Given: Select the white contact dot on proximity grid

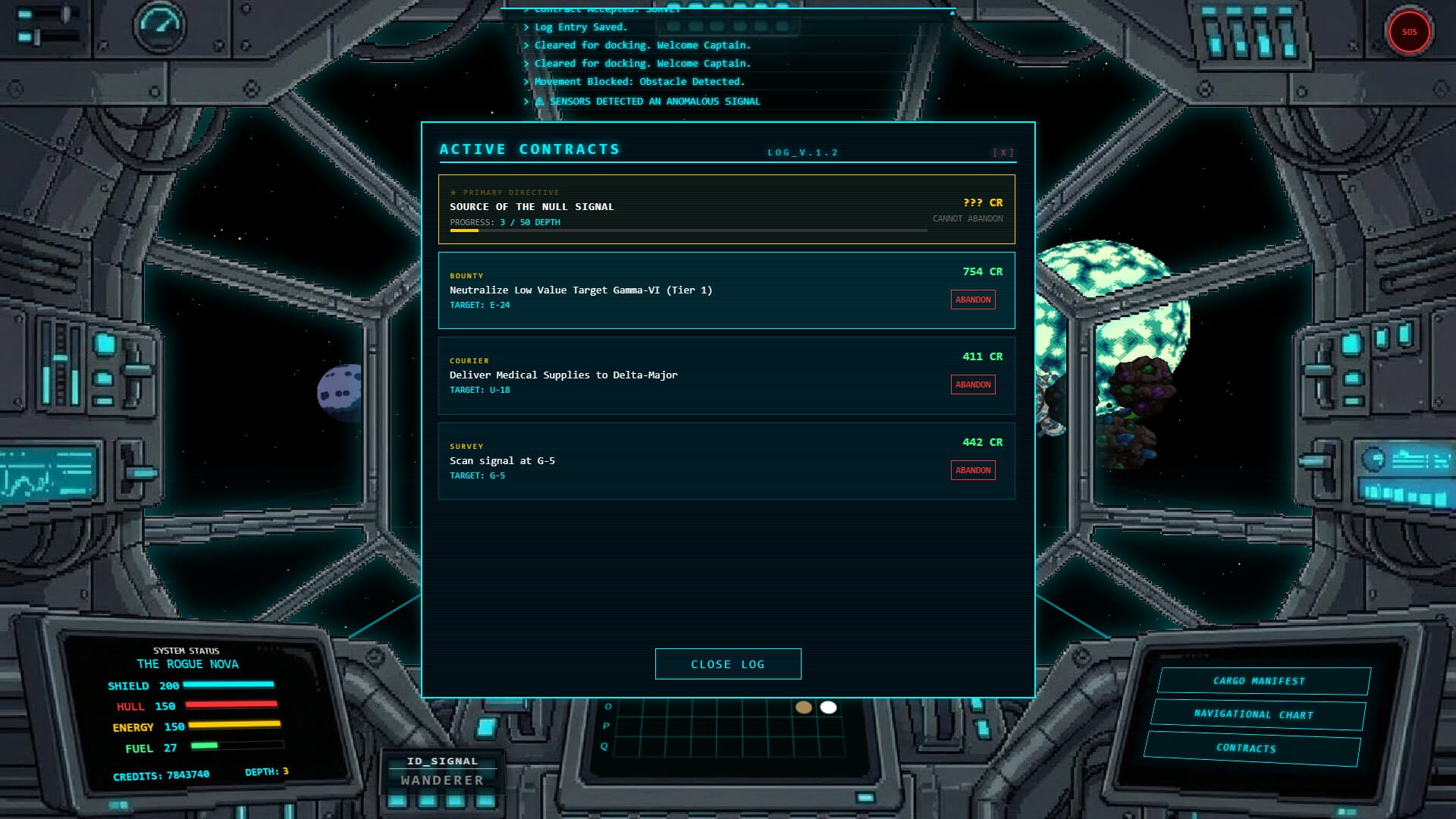Looking at the screenshot, I should (x=828, y=708).
